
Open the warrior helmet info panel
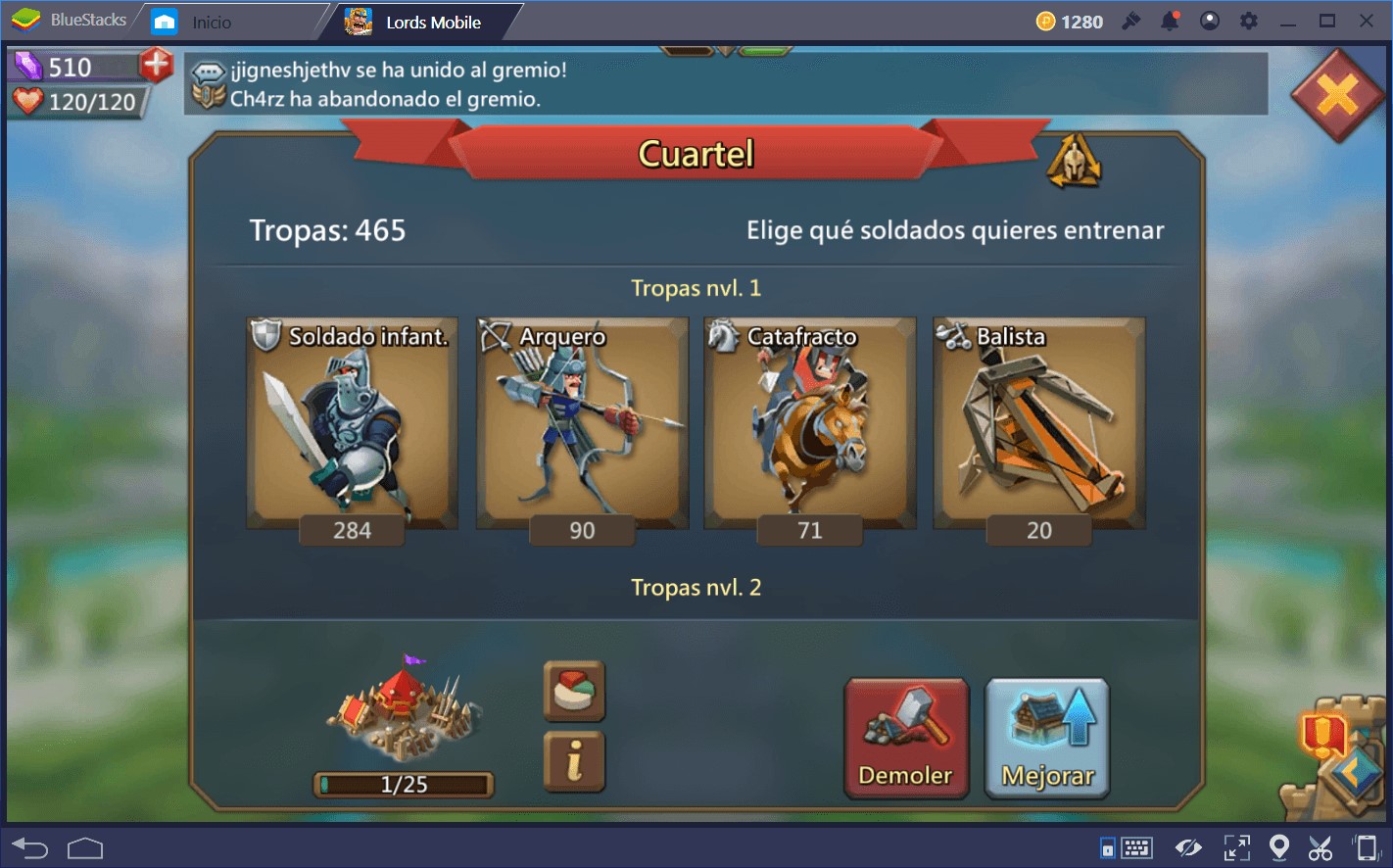point(1075,163)
